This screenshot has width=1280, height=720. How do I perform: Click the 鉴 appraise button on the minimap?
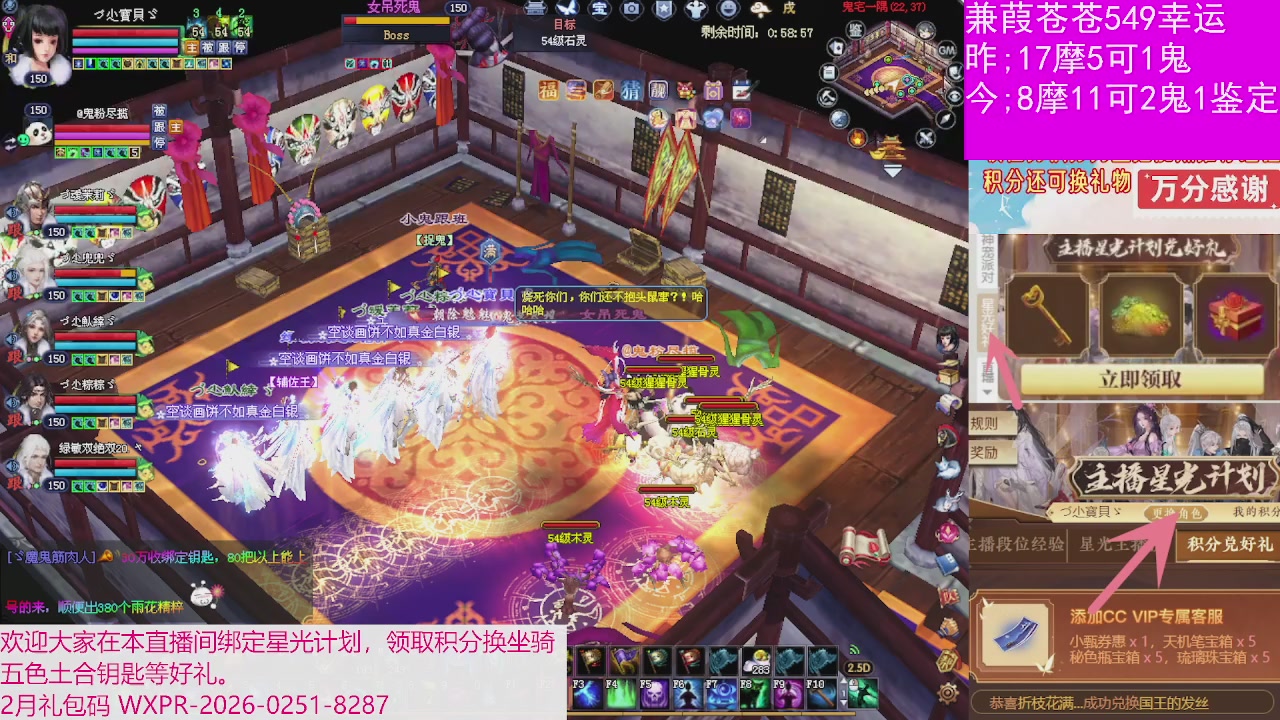click(856, 31)
